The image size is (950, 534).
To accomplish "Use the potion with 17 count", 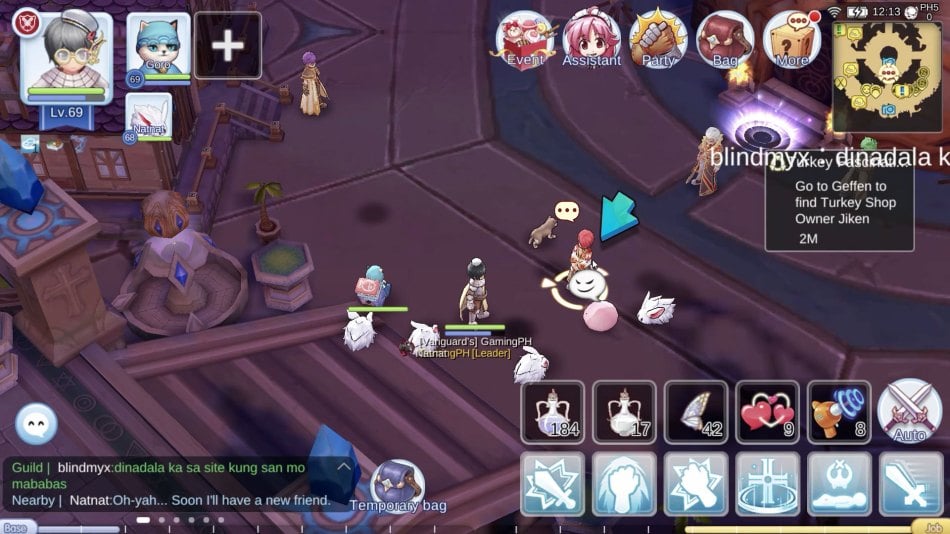I will pyautogui.click(x=624, y=411).
